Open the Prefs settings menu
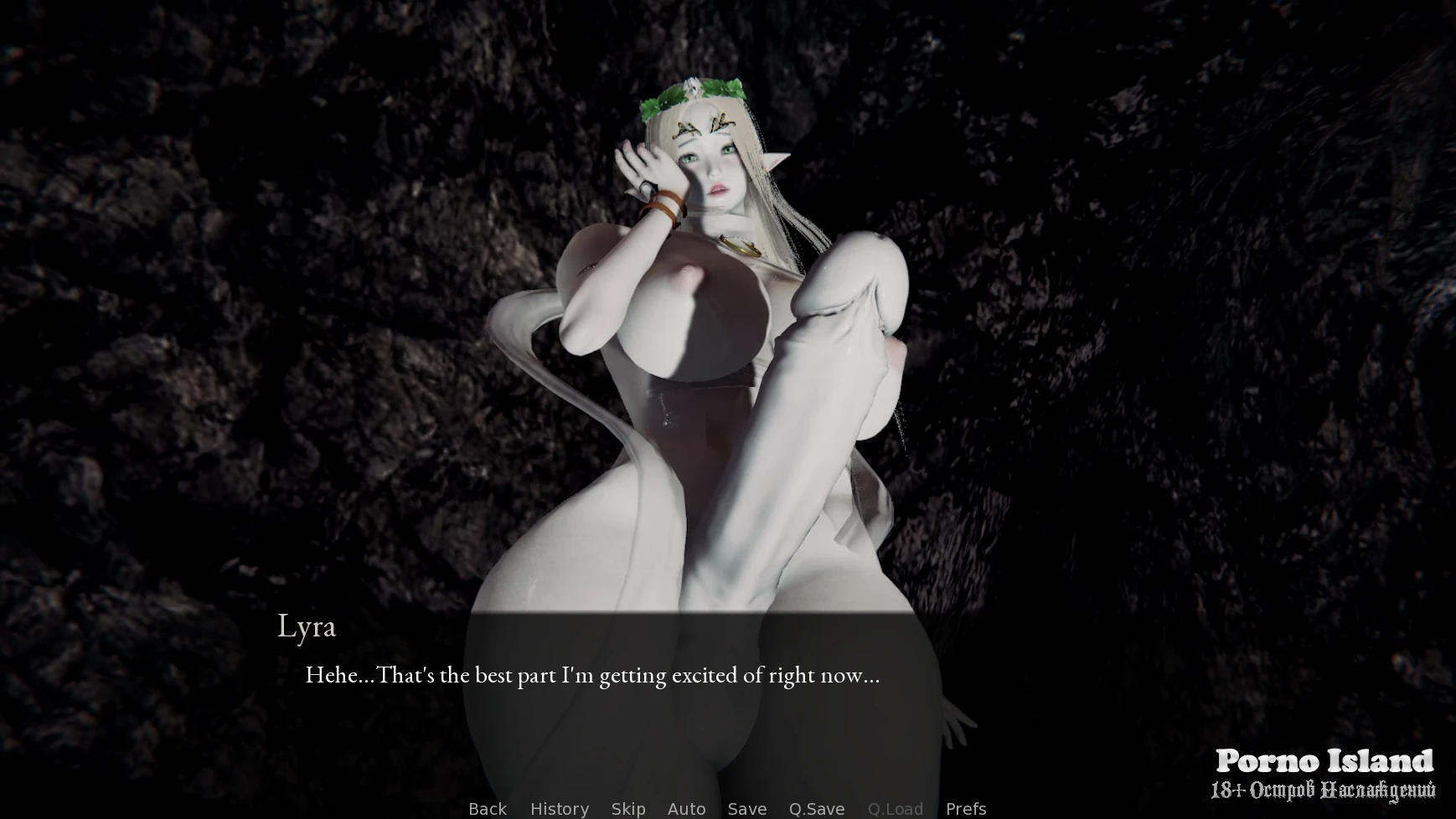The height and width of the screenshot is (819, 1456). click(965, 808)
